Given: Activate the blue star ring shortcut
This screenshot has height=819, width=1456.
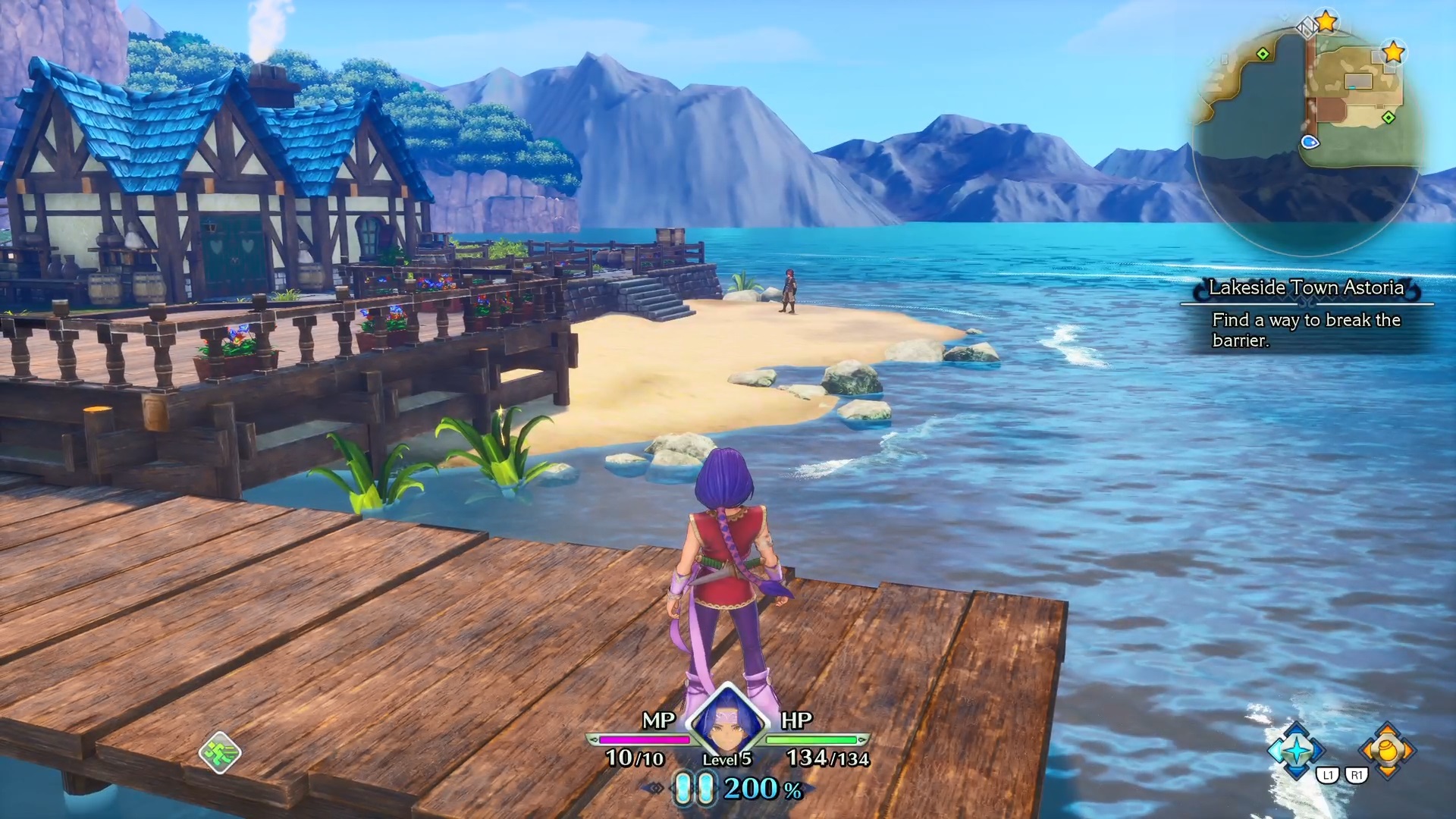Looking at the screenshot, I should click(1297, 750).
